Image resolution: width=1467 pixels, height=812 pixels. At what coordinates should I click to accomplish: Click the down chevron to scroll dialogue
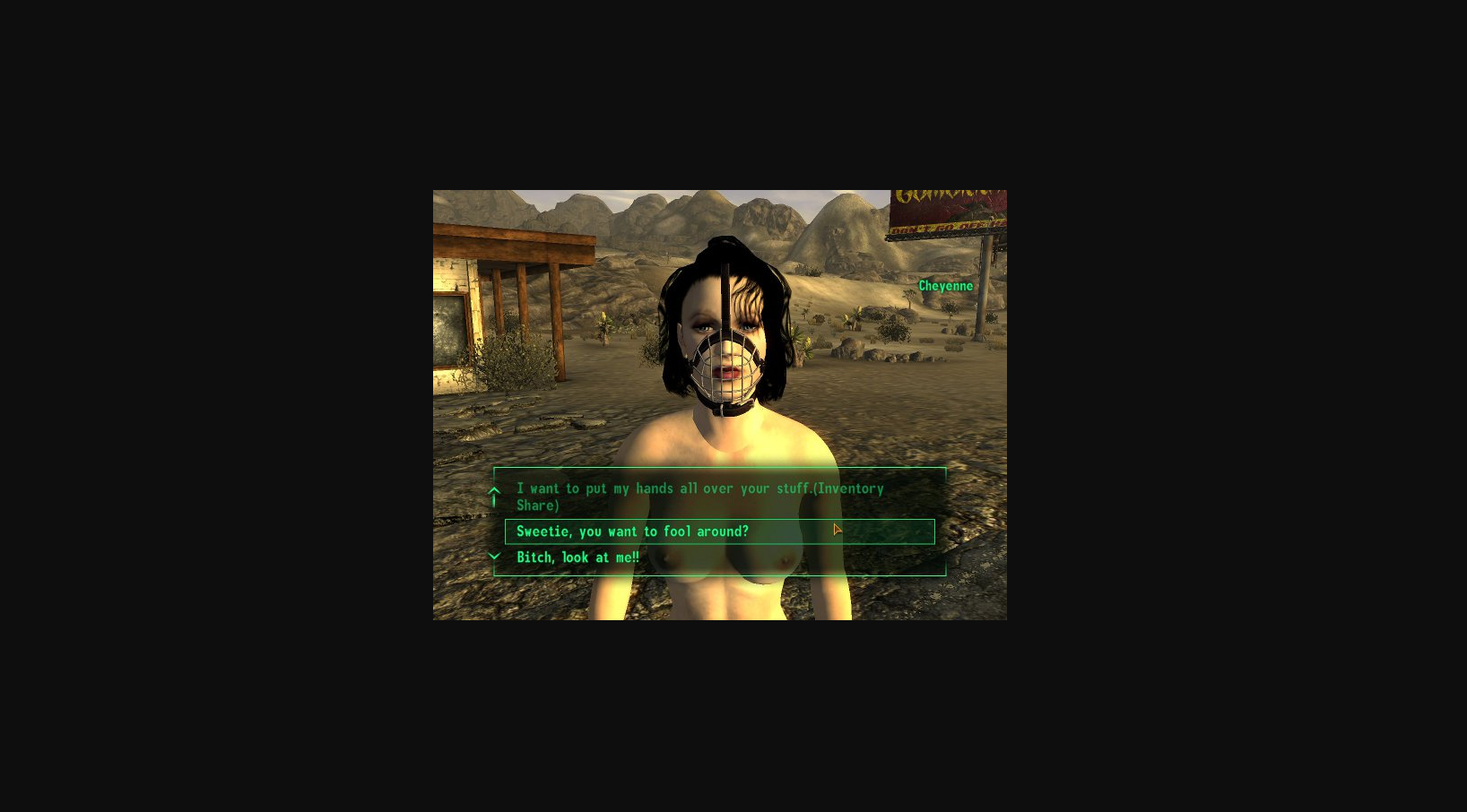pyautogui.click(x=494, y=556)
